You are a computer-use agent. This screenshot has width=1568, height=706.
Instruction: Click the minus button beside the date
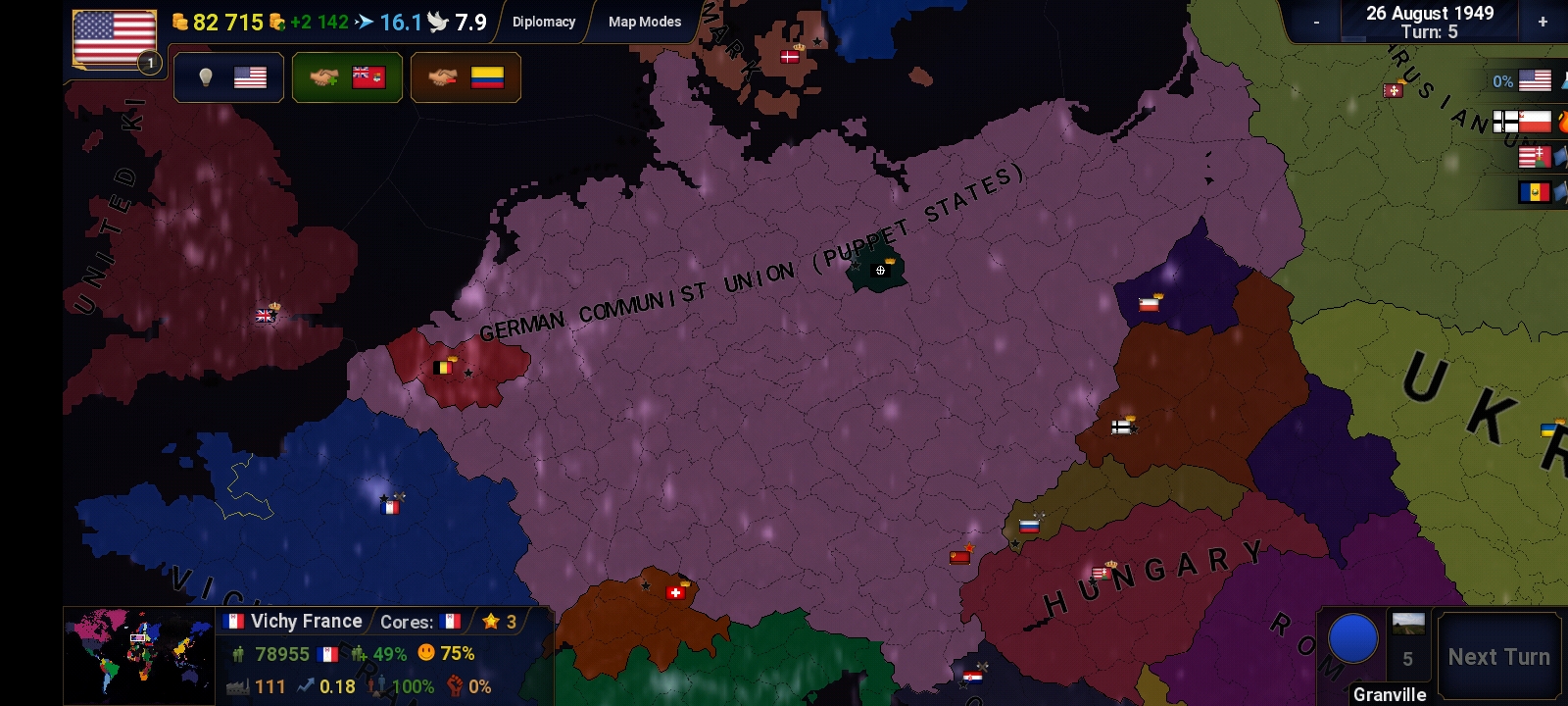[1316, 22]
